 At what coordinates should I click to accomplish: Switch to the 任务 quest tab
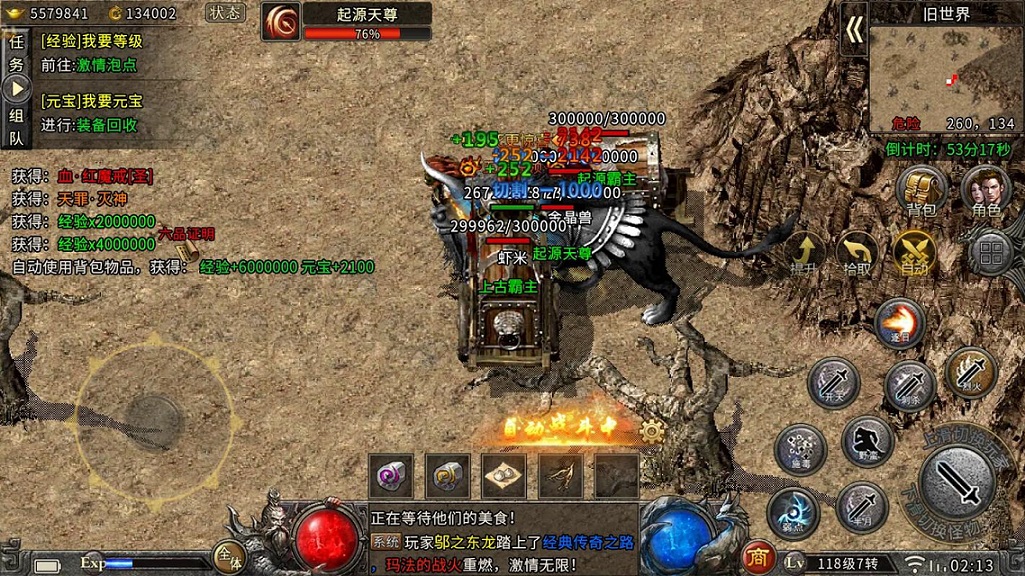pos(16,52)
